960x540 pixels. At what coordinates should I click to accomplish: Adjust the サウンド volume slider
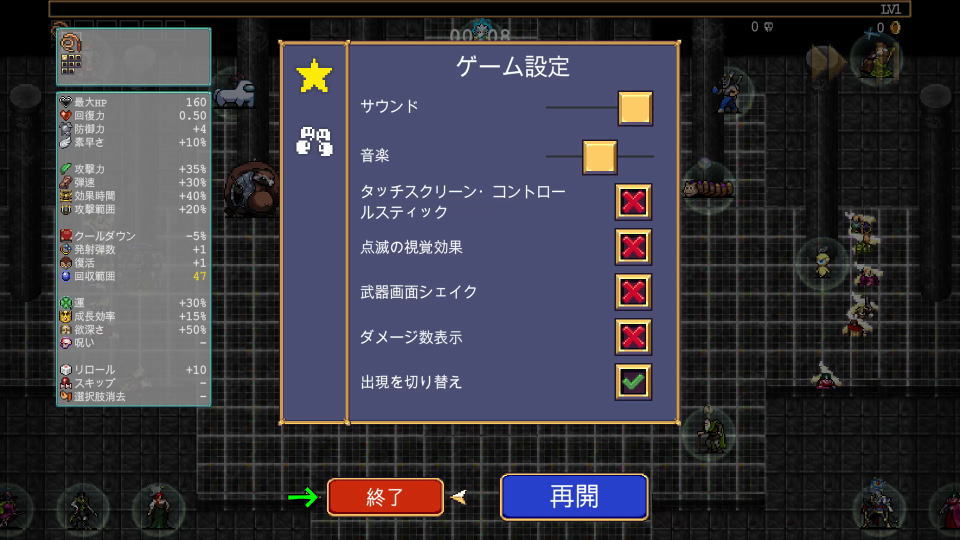coord(635,108)
